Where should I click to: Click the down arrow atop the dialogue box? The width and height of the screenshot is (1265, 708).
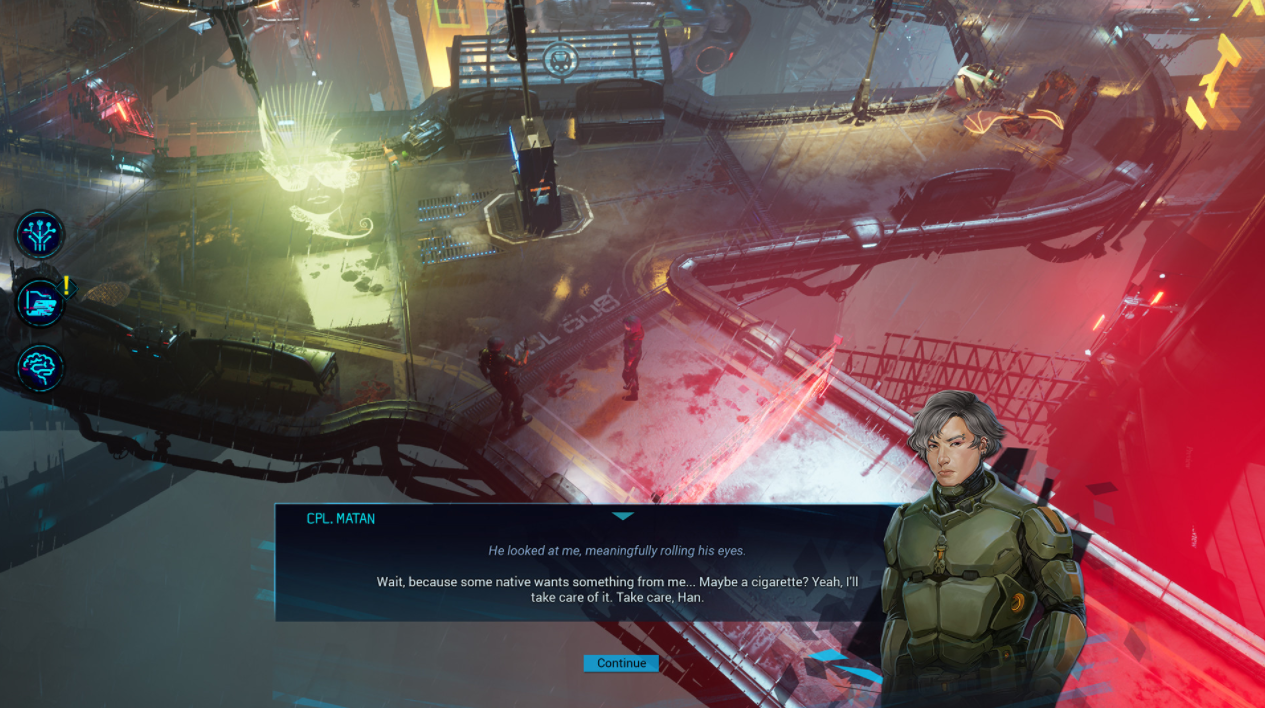(622, 516)
